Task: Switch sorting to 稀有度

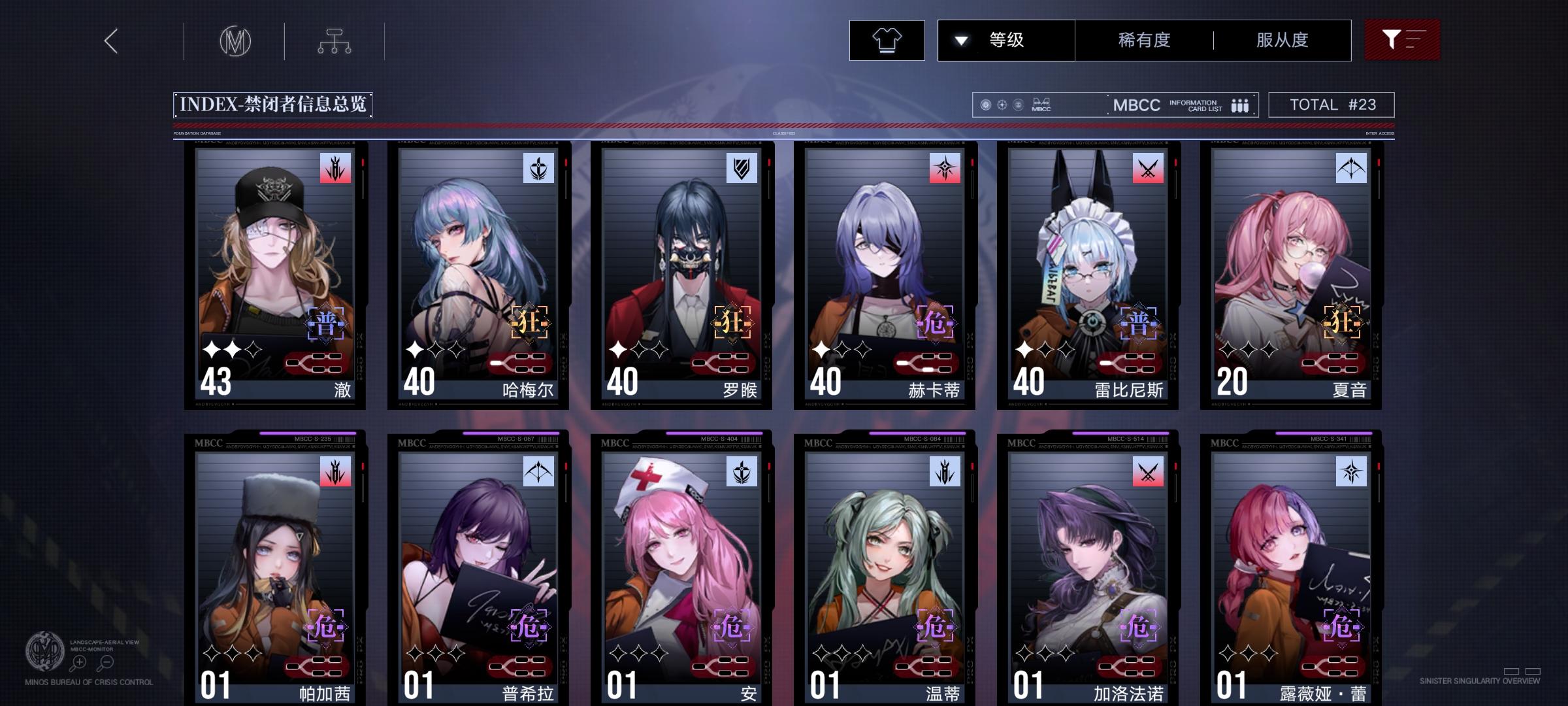Action: click(x=1145, y=40)
